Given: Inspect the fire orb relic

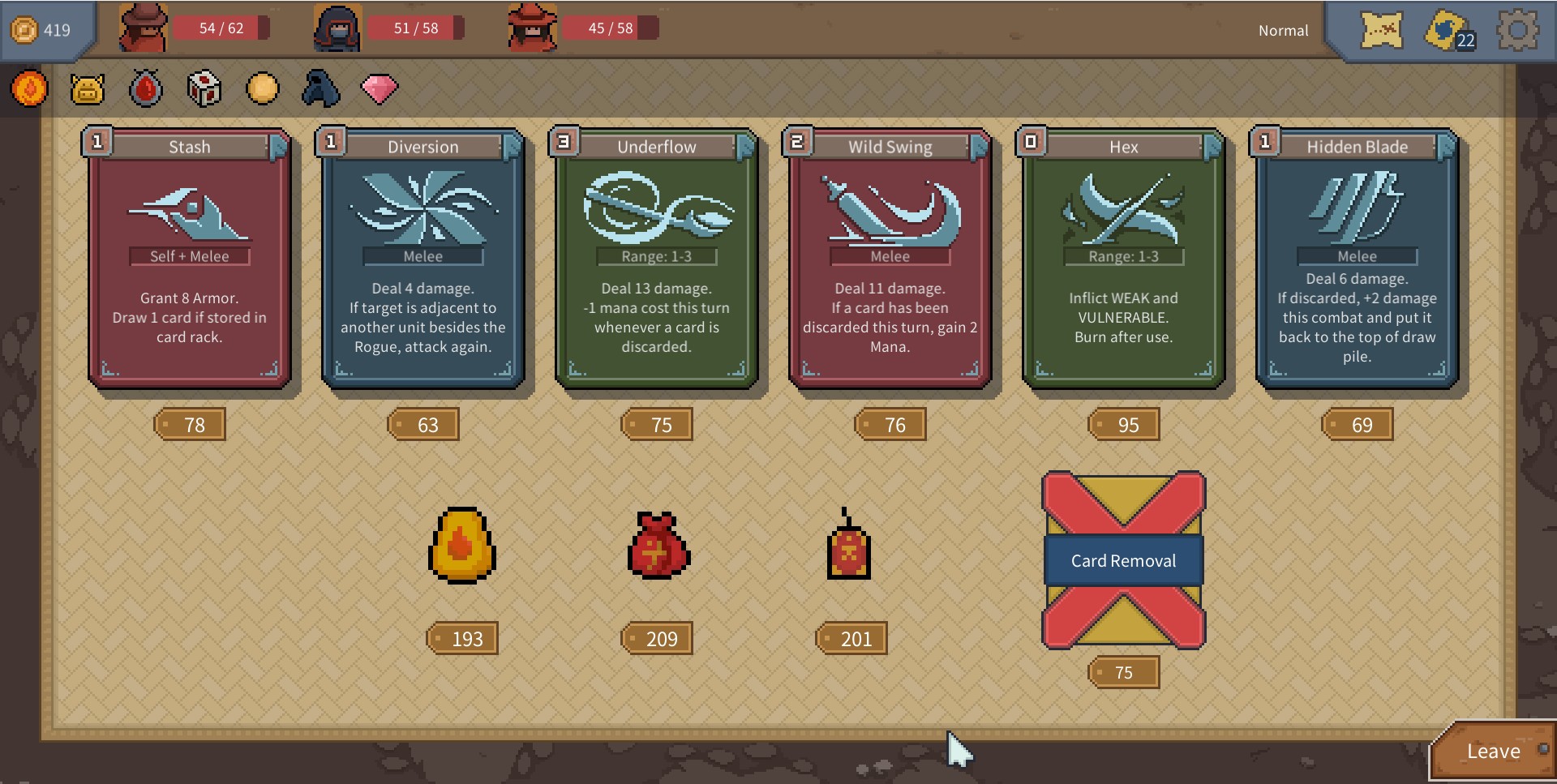Looking at the screenshot, I should point(29,88).
